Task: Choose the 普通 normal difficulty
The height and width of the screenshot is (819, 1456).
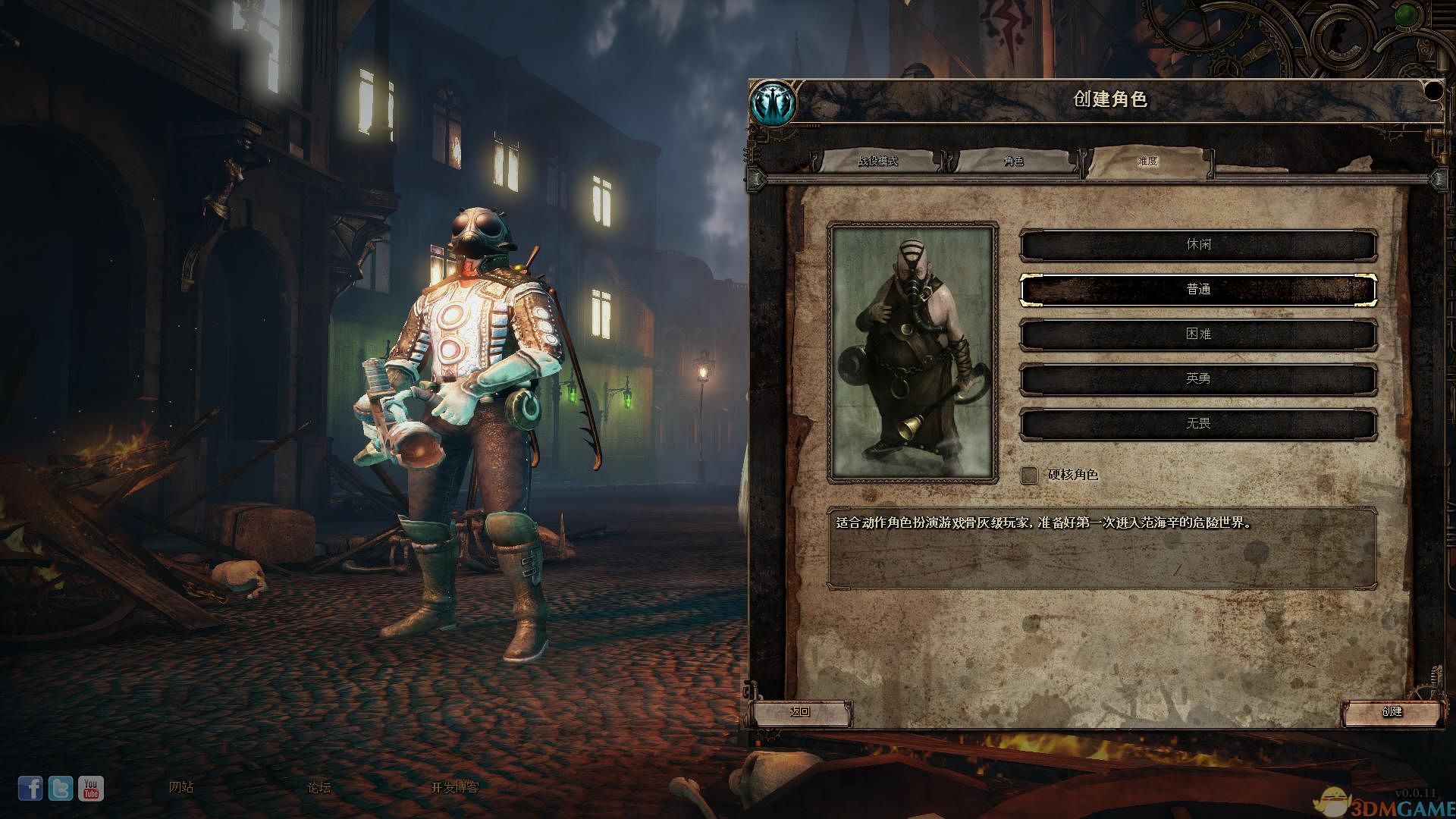Action: [1198, 290]
